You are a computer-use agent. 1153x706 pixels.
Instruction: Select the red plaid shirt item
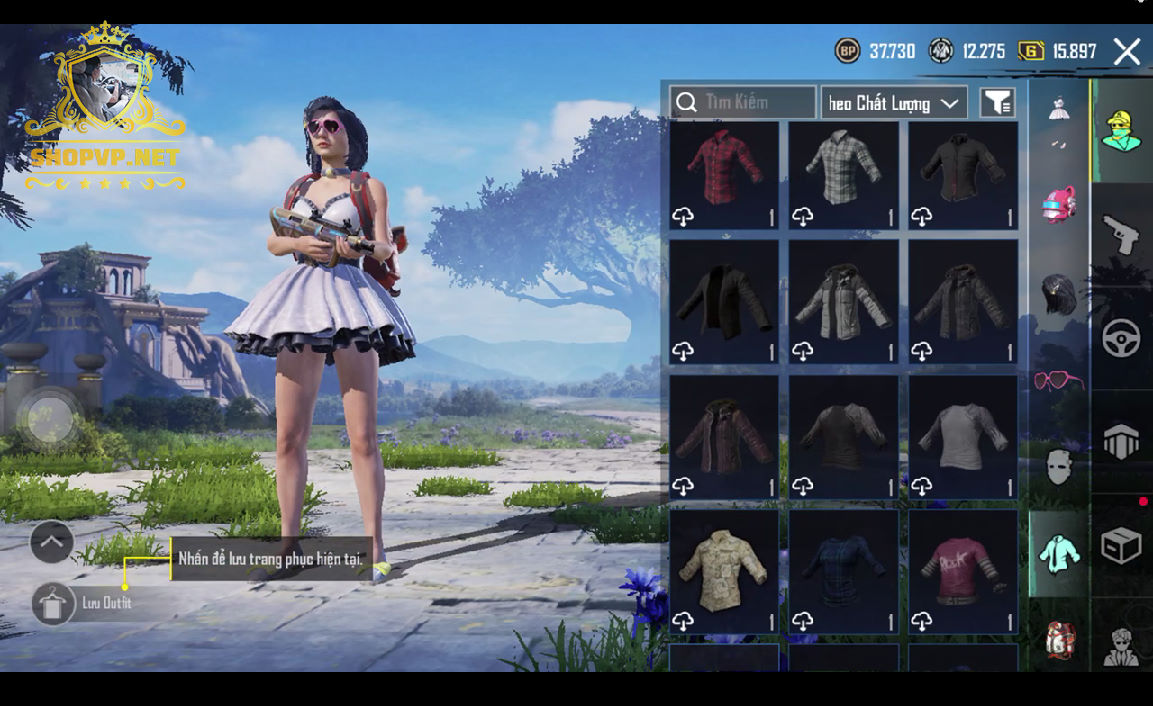[724, 175]
